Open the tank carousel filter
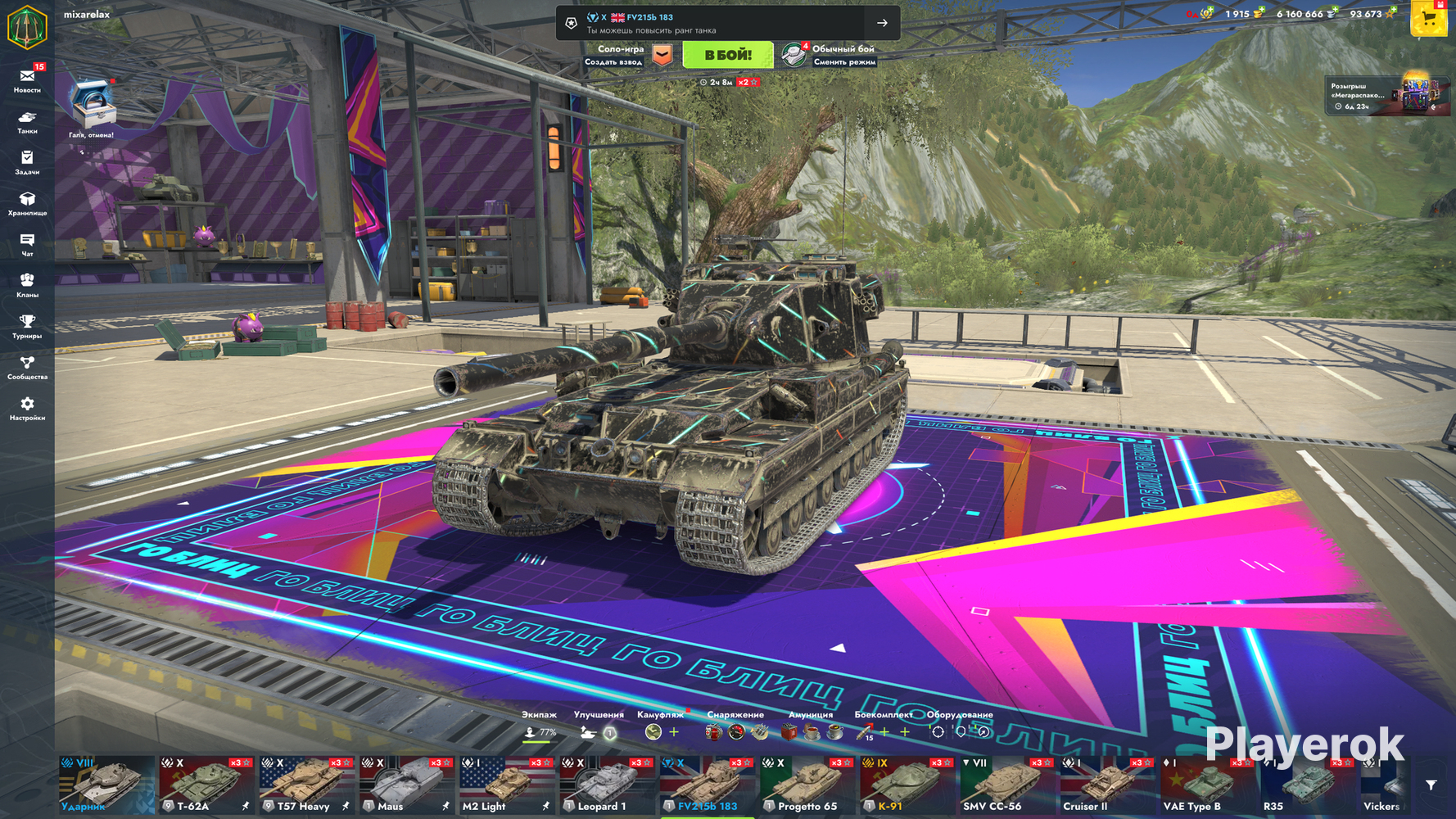This screenshot has height=819, width=1456. [1431, 785]
